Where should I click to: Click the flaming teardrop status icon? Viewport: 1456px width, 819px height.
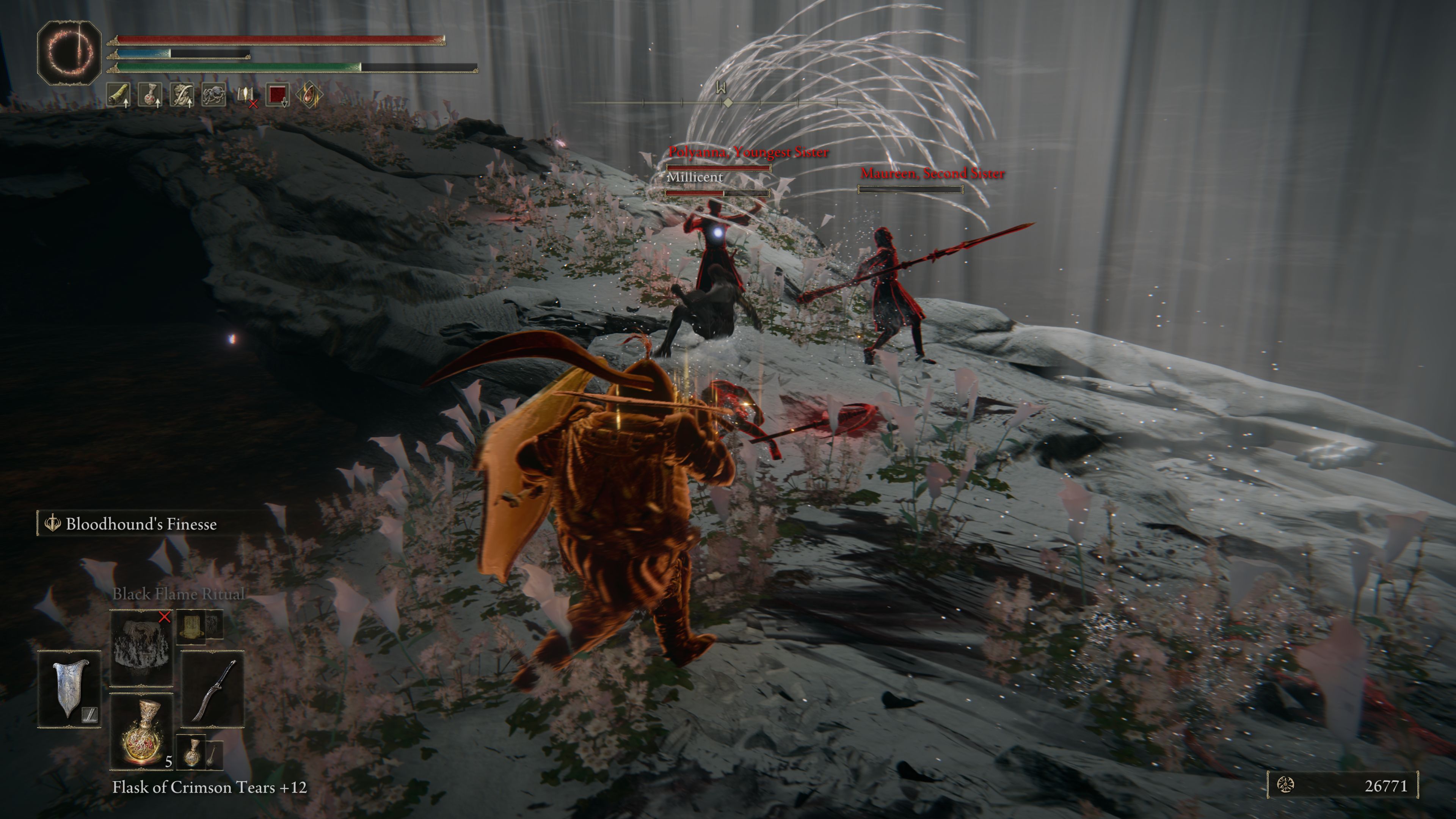click(309, 95)
